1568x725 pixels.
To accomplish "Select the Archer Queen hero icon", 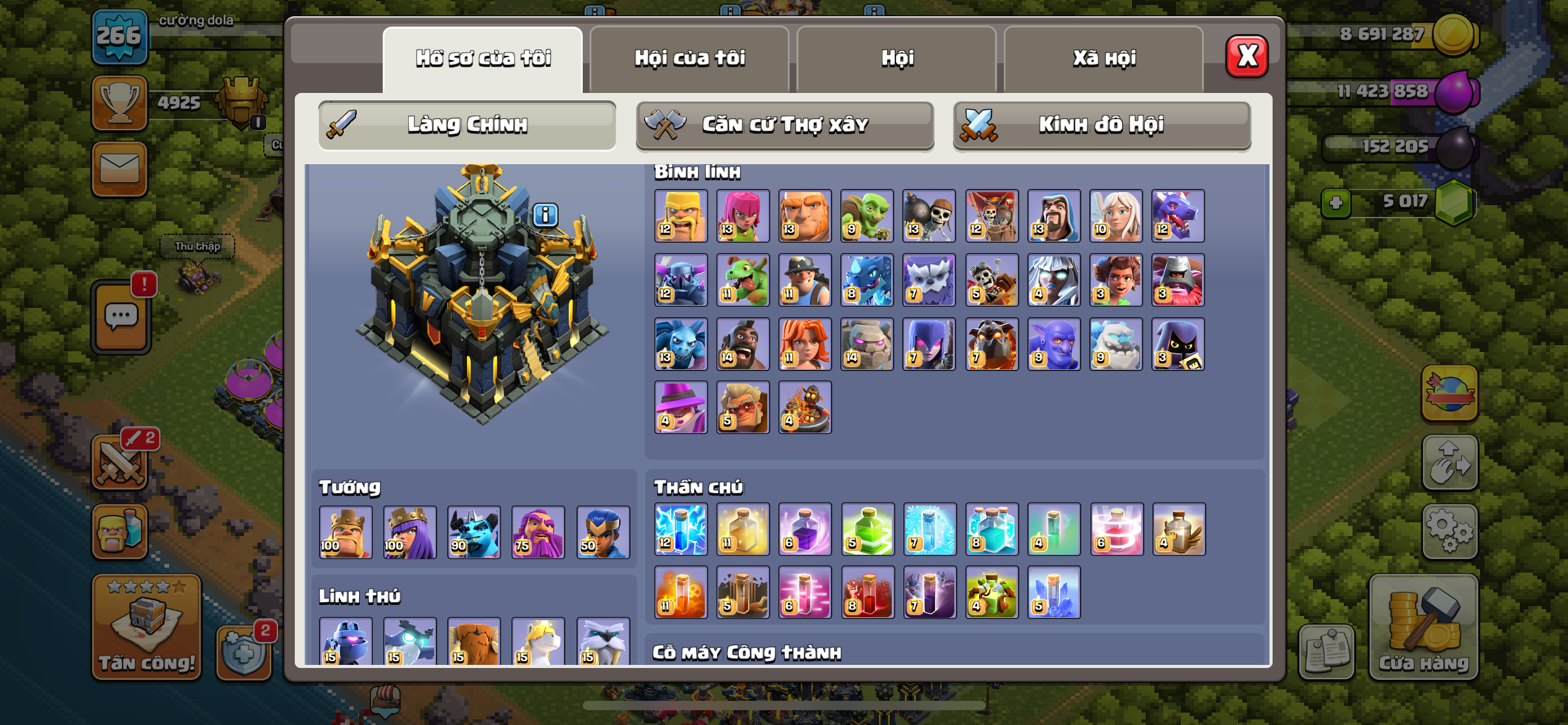I will click(409, 532).
